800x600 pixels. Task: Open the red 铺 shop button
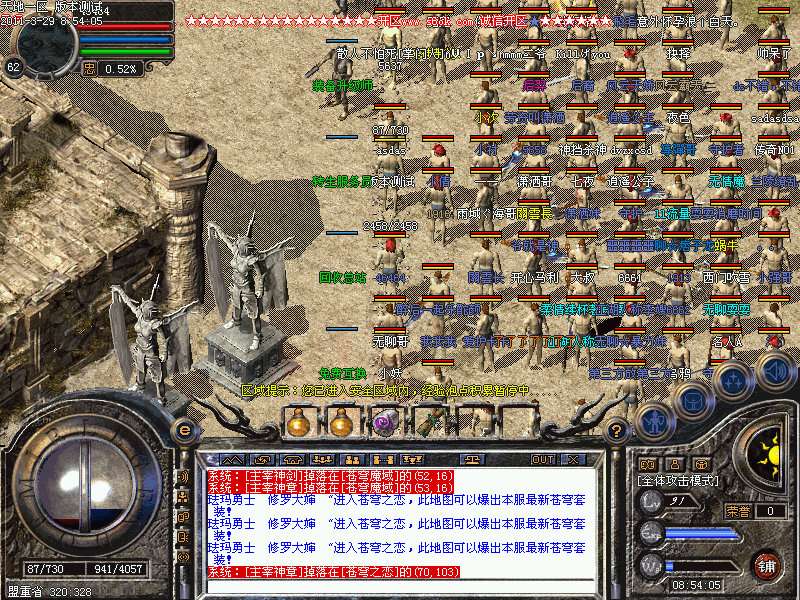(767, 565)
